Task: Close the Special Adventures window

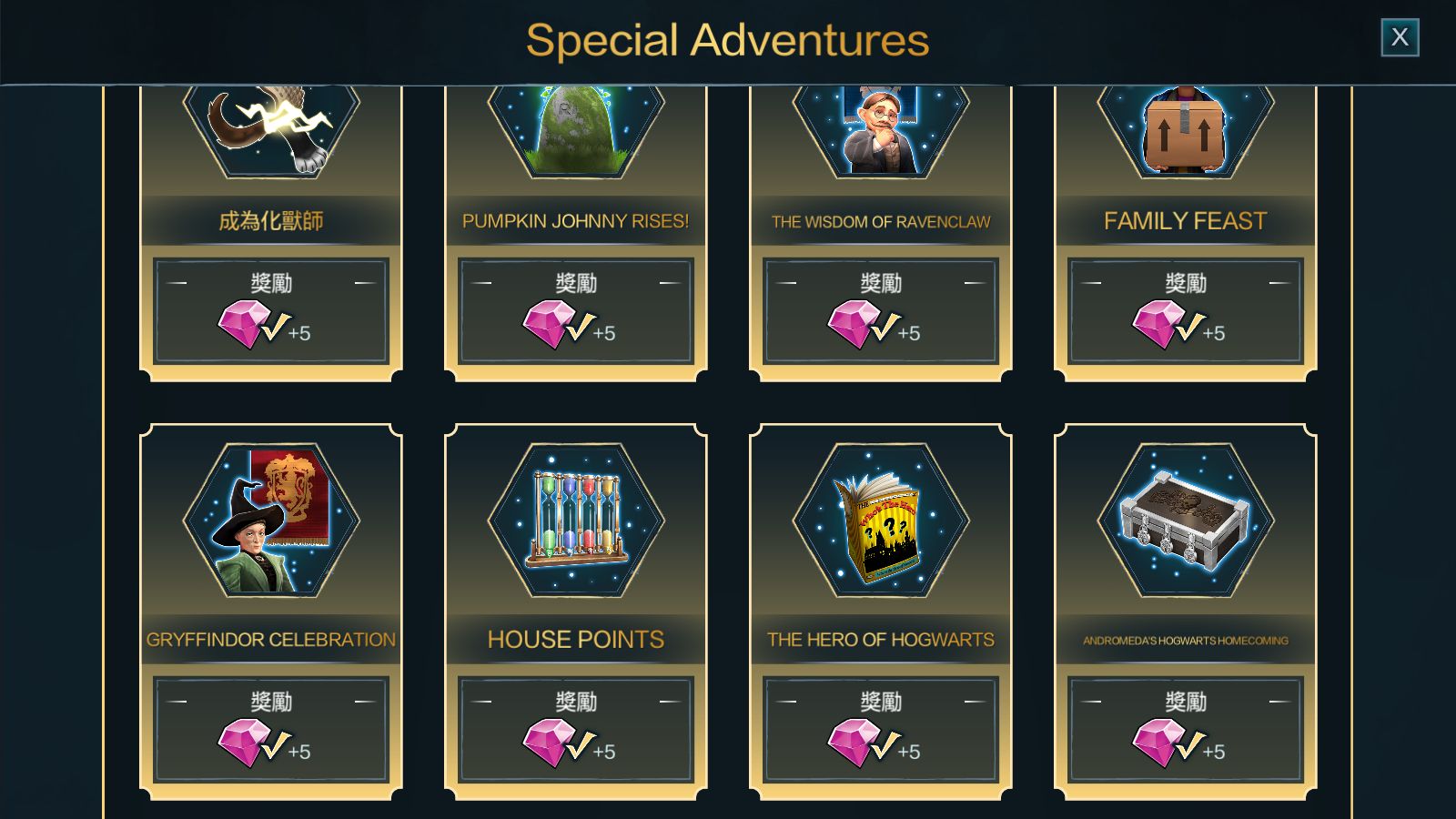Action: (x=1400, y=37)
